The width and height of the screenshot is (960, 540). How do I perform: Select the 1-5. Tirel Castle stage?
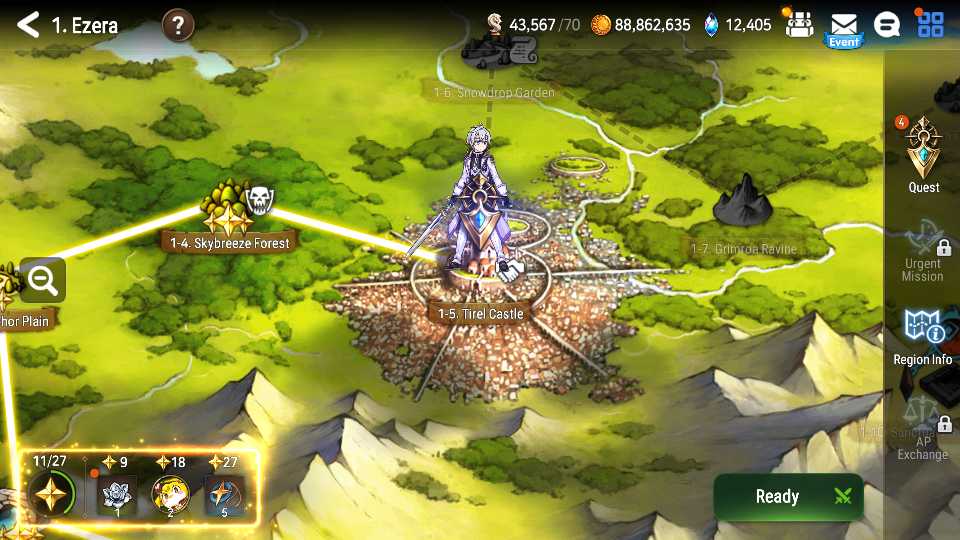pyautogui.click(x=480, y=313)
